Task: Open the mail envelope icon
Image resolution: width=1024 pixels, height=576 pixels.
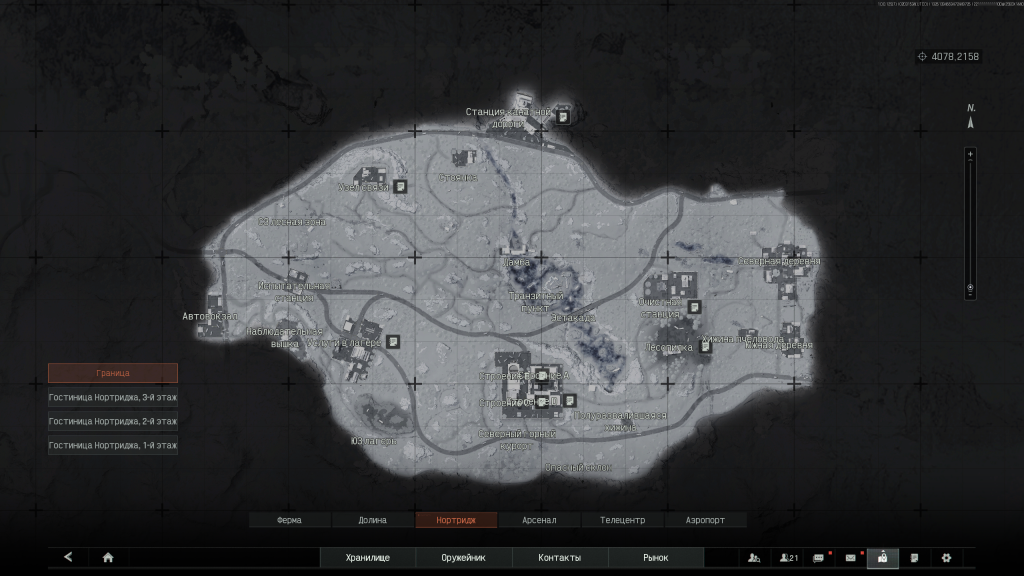Action: [x=851, y=558]
